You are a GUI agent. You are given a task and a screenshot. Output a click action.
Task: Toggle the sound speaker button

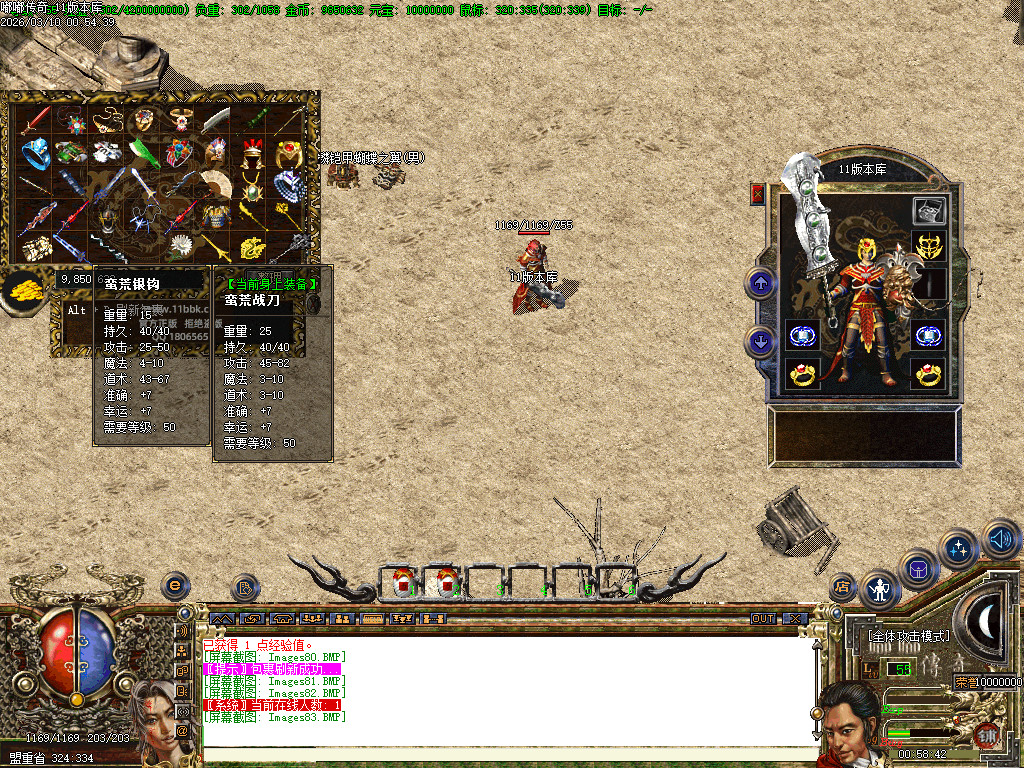point(1000,539)
